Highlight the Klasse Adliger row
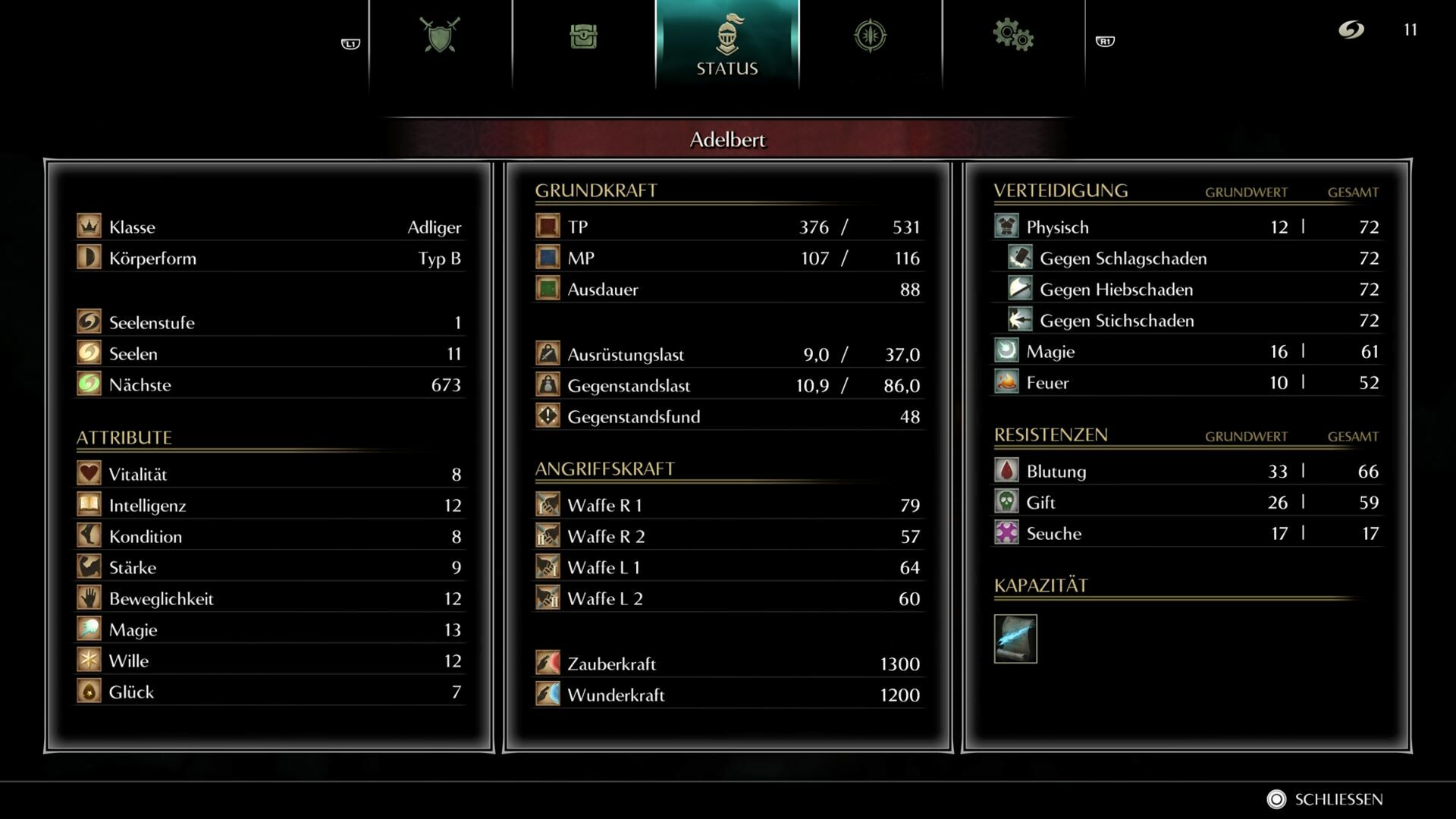 point(269,227)
